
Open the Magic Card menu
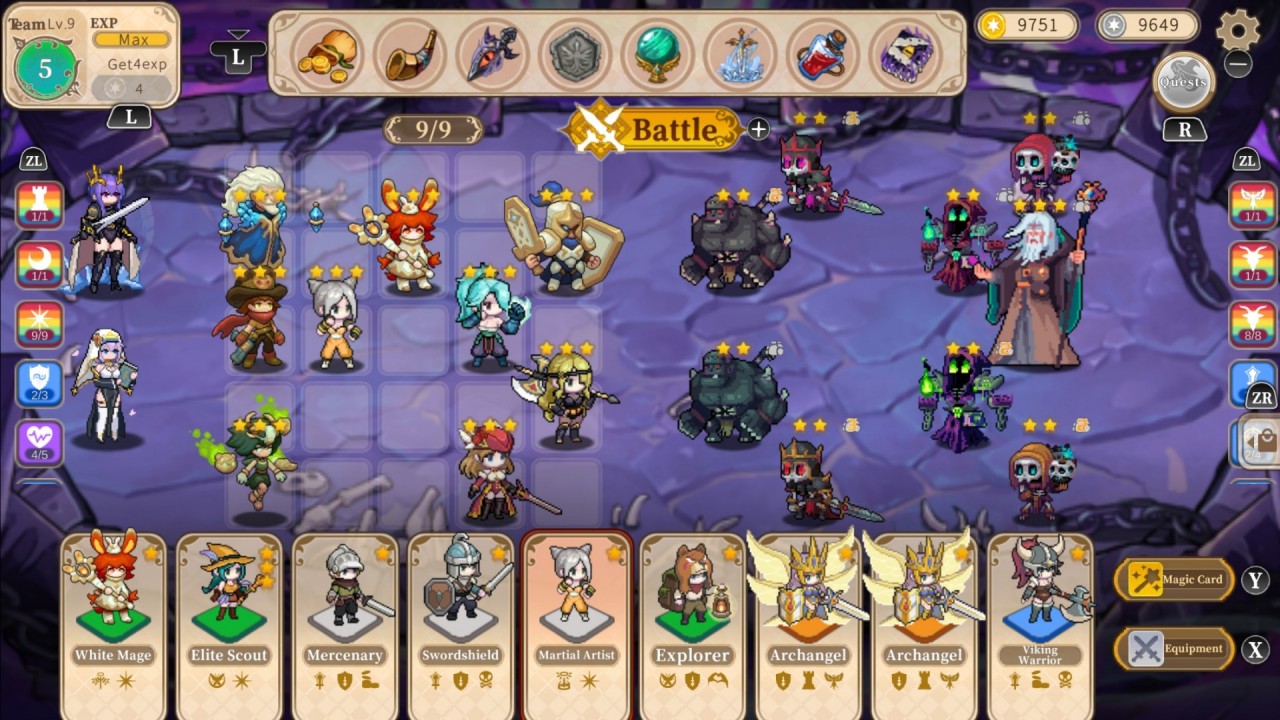click(1175, 579)
